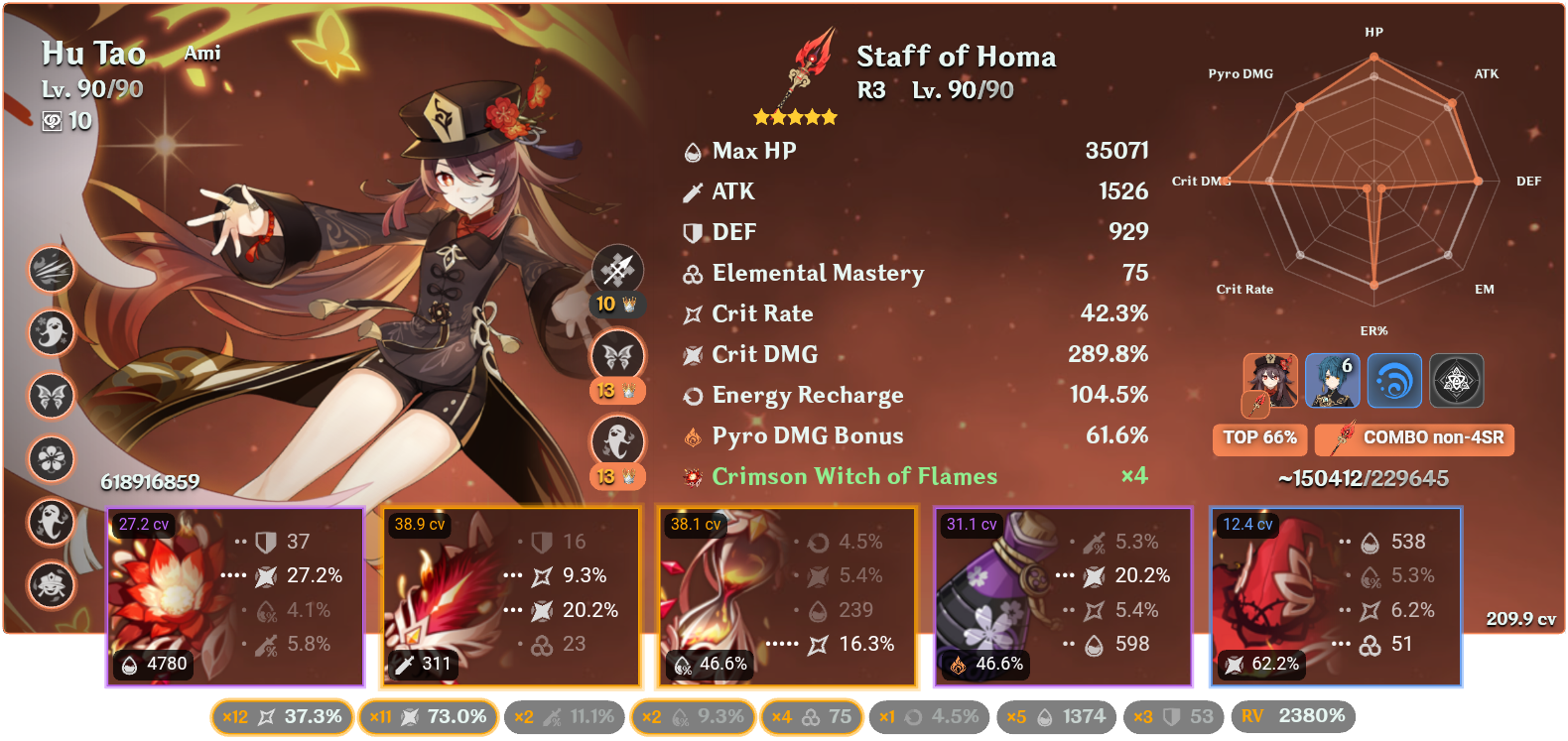Click the plum blossom constellation icon
The image size is (1568, 741).
coord(51,459)
